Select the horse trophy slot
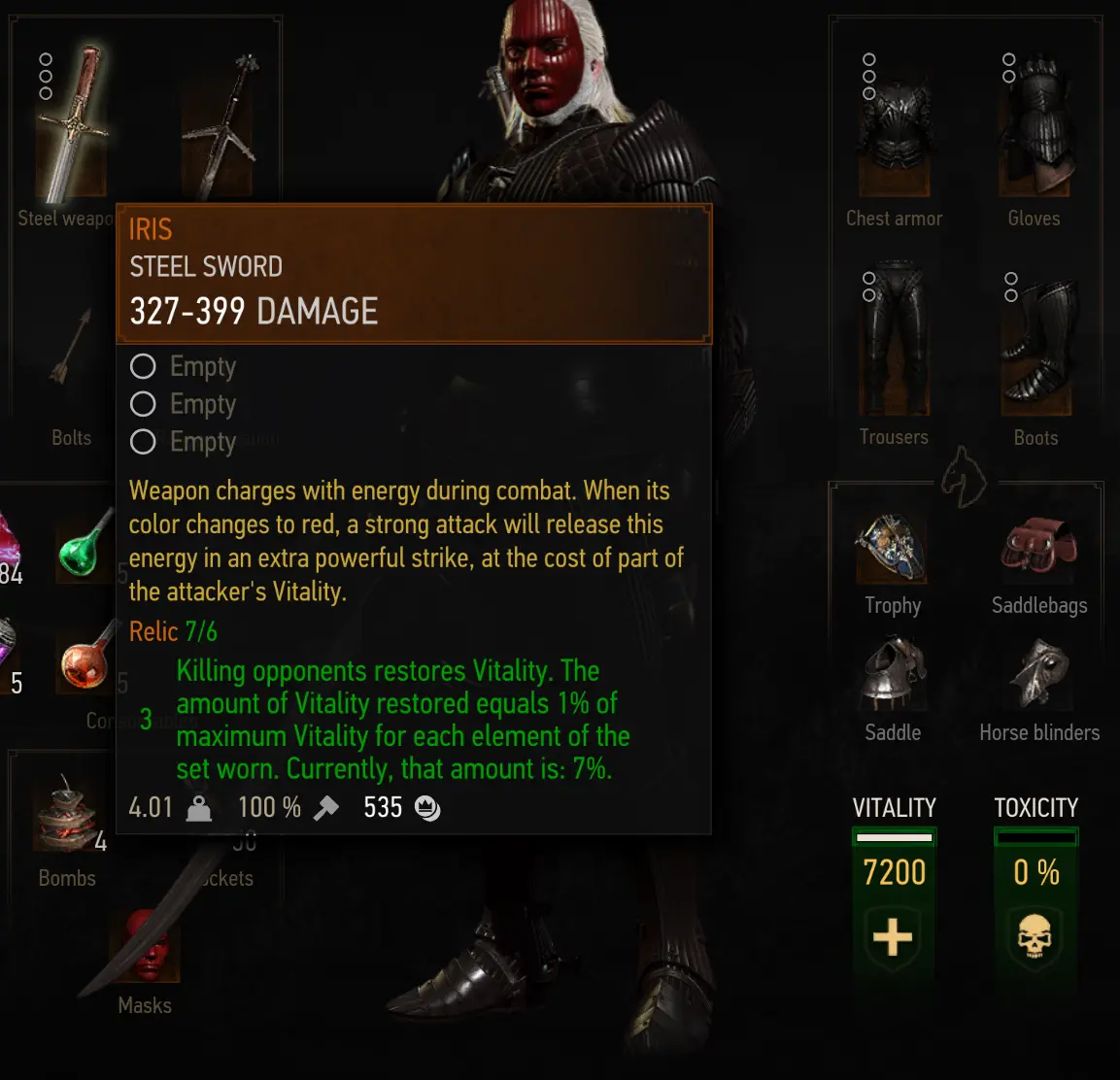The height and width of the screenshot is (1080, 1120). click(x=892, y=549)
